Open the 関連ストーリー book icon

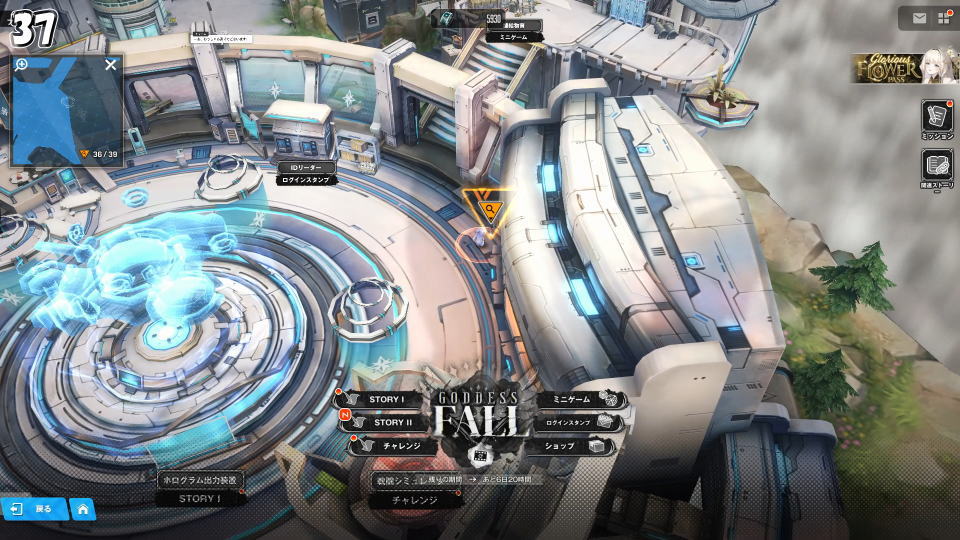(937, 167)
